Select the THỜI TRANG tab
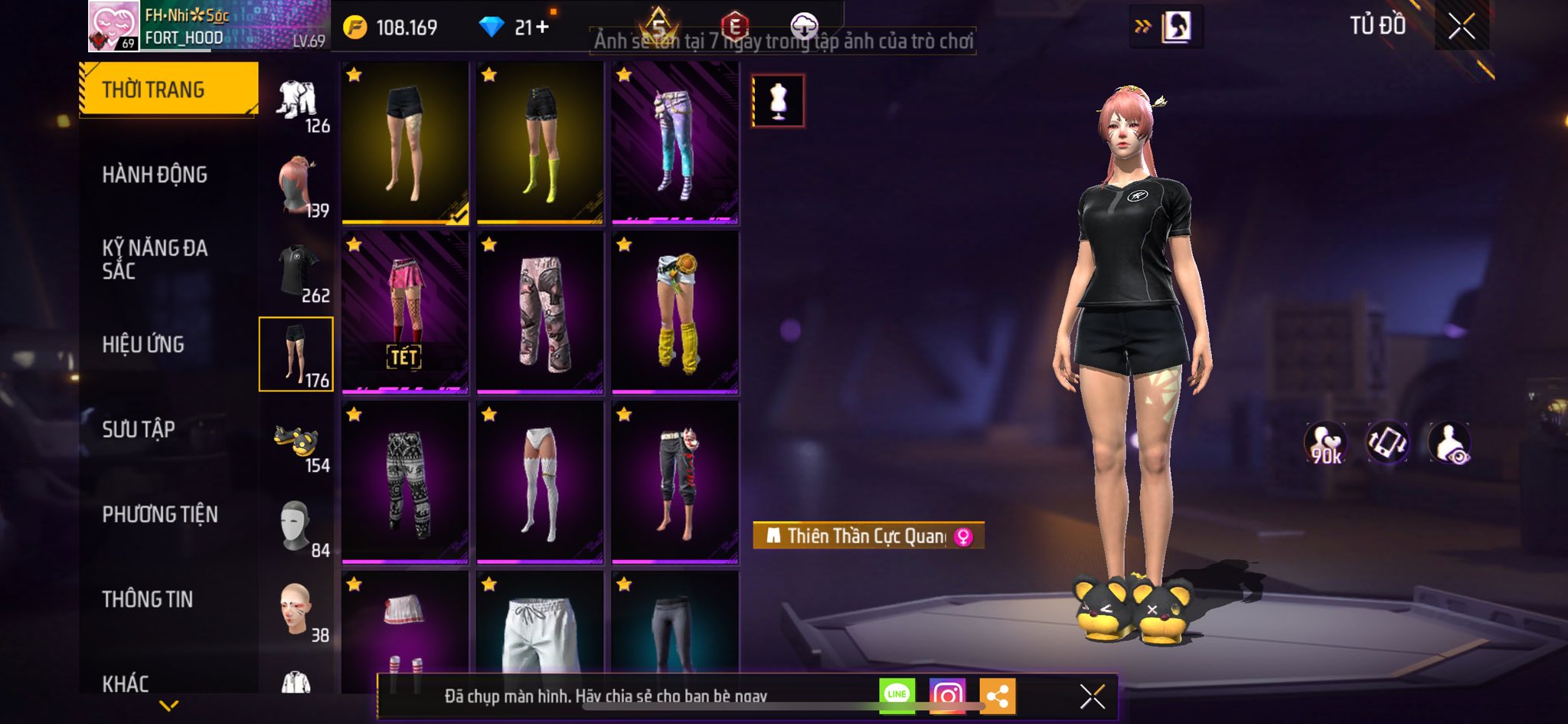 pyautogui.click(x=168, y=90)
